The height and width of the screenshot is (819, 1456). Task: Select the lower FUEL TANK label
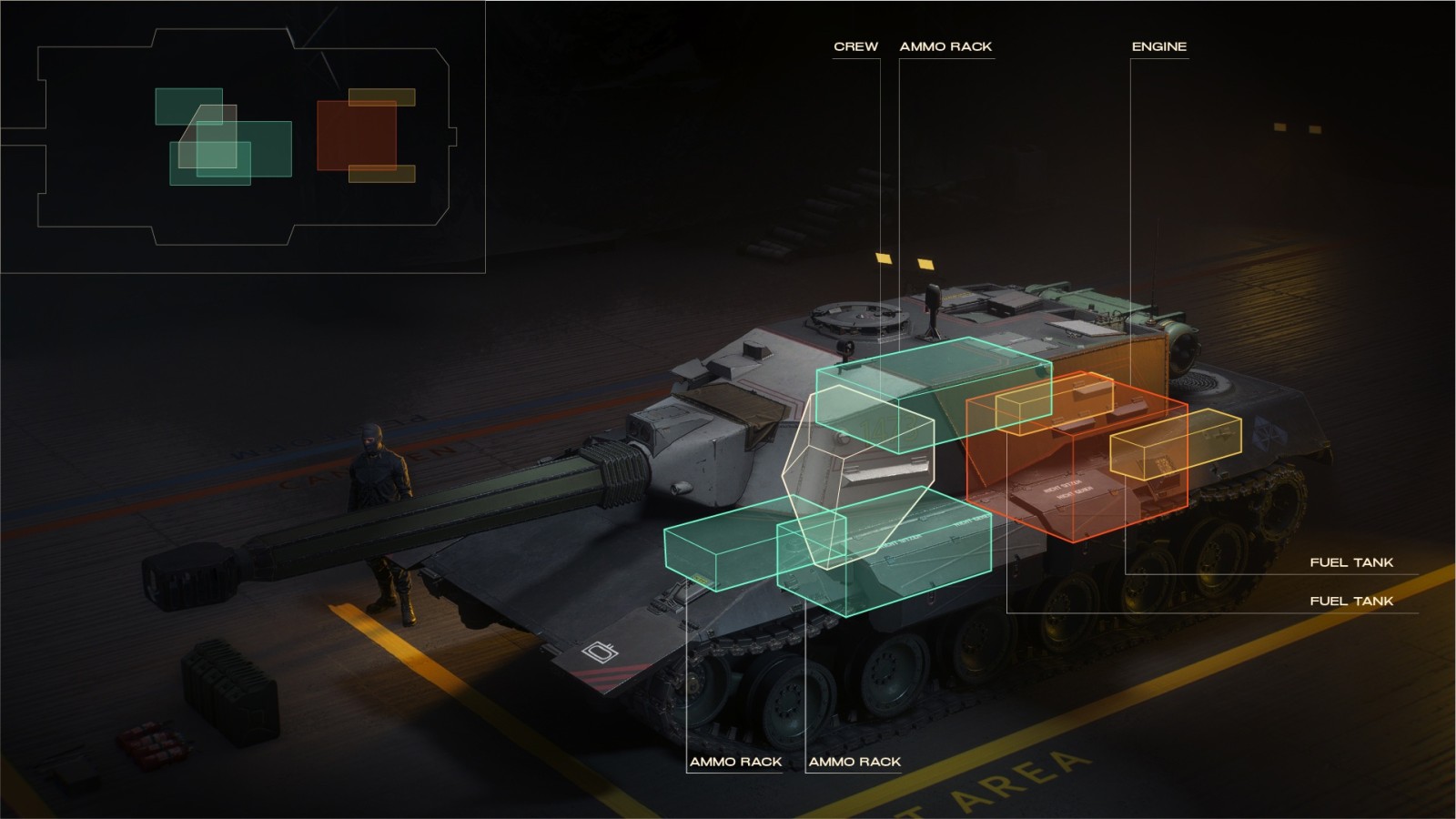tap(1352, 600)
